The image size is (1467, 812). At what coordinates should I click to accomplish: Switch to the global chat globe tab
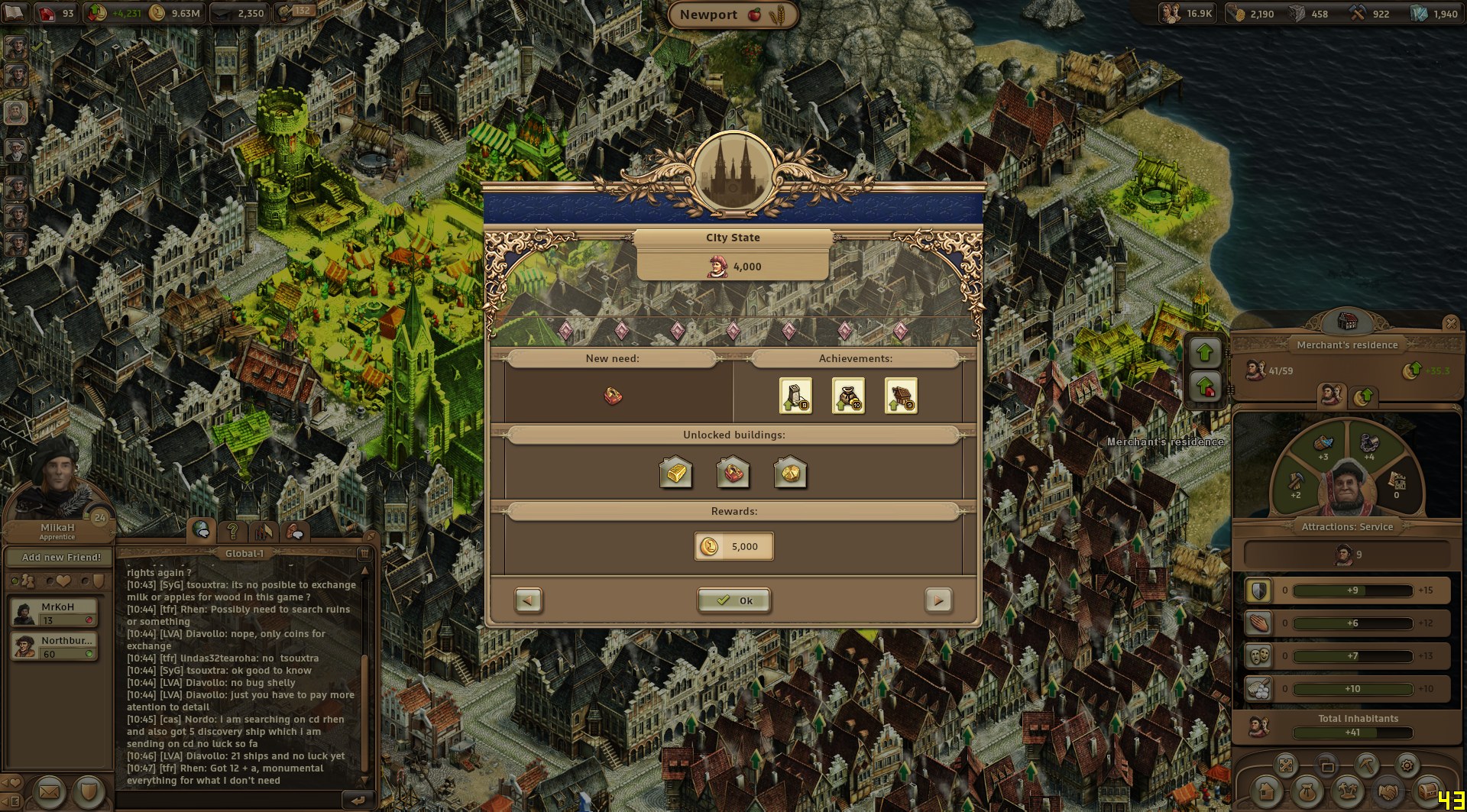(x=202, y=529)
